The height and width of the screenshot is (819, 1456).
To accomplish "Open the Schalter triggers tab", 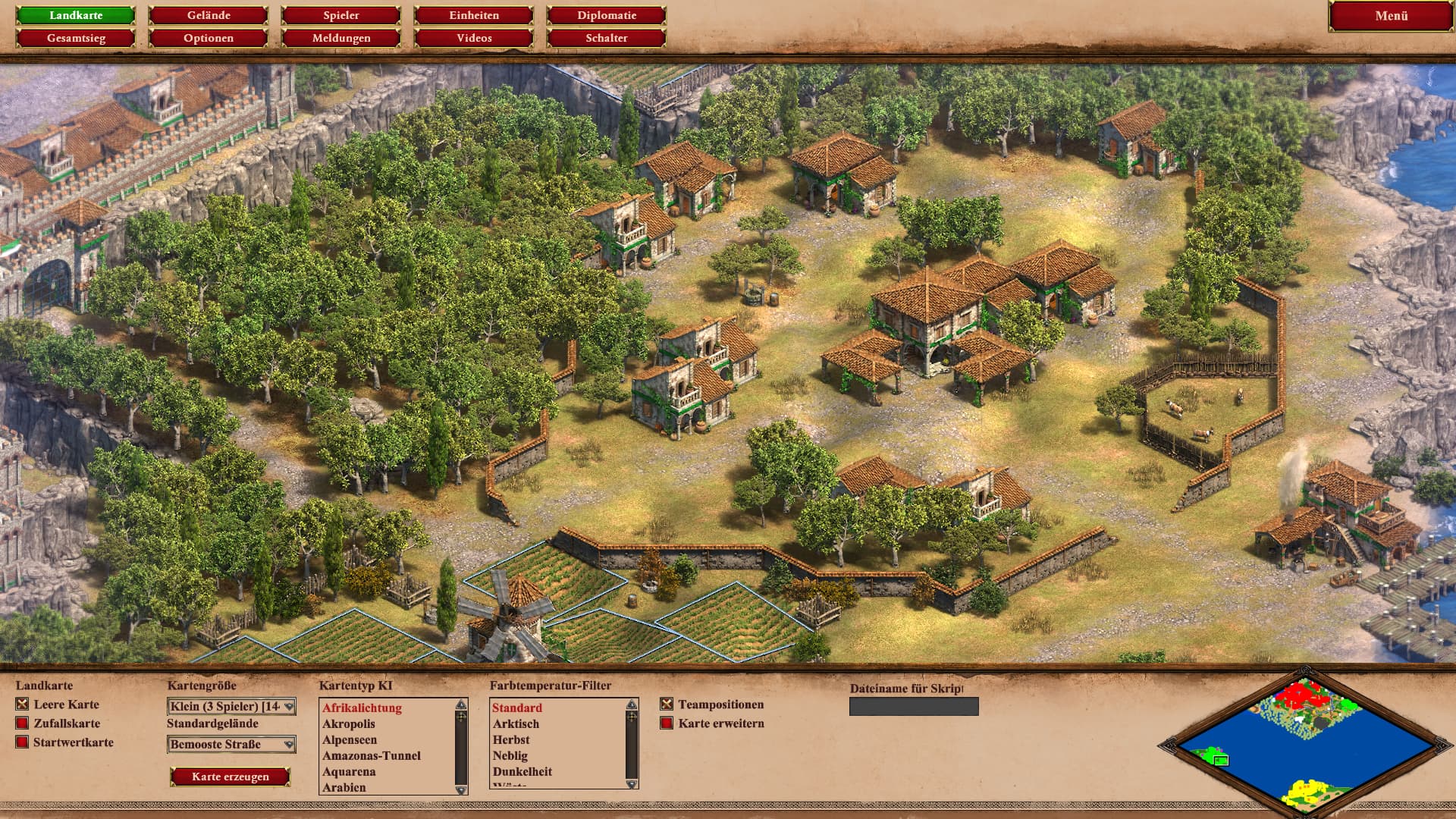I will pos(607,38).
